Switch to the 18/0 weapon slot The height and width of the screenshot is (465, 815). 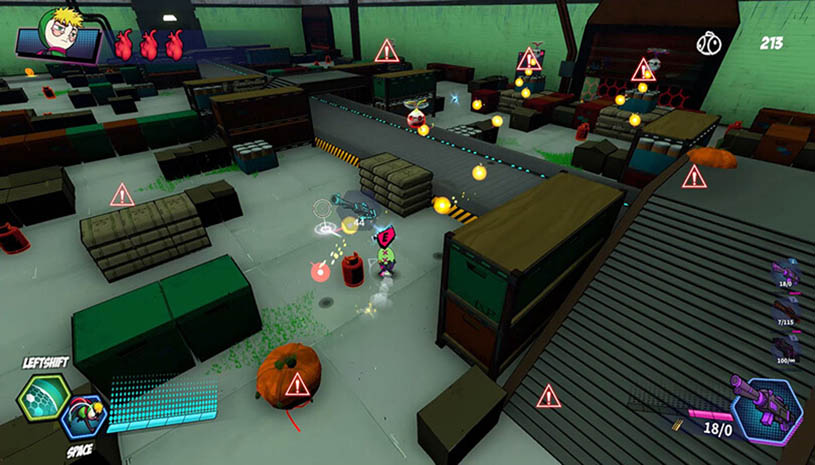pos(784,273)
